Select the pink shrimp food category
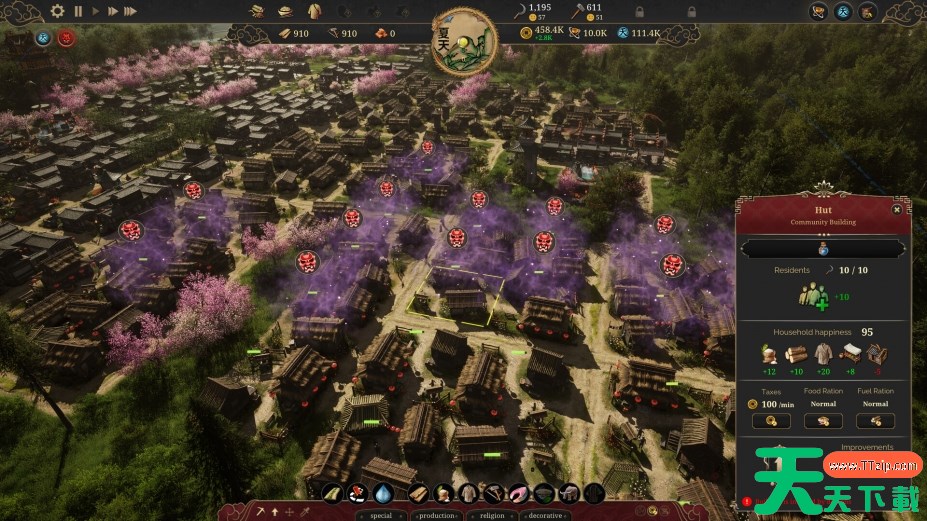 (520, 493)
